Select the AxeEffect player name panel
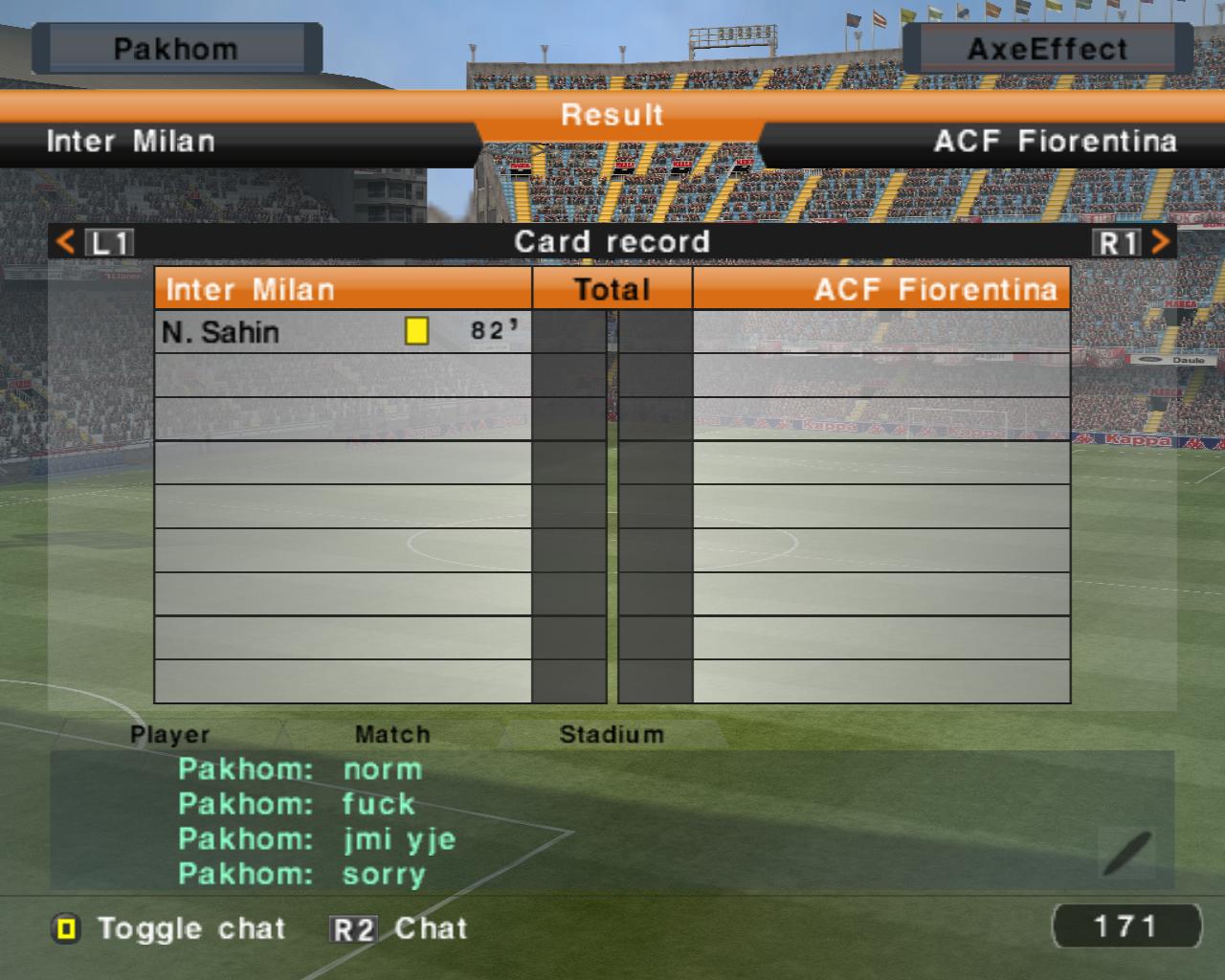 [x=1047, y=49]
